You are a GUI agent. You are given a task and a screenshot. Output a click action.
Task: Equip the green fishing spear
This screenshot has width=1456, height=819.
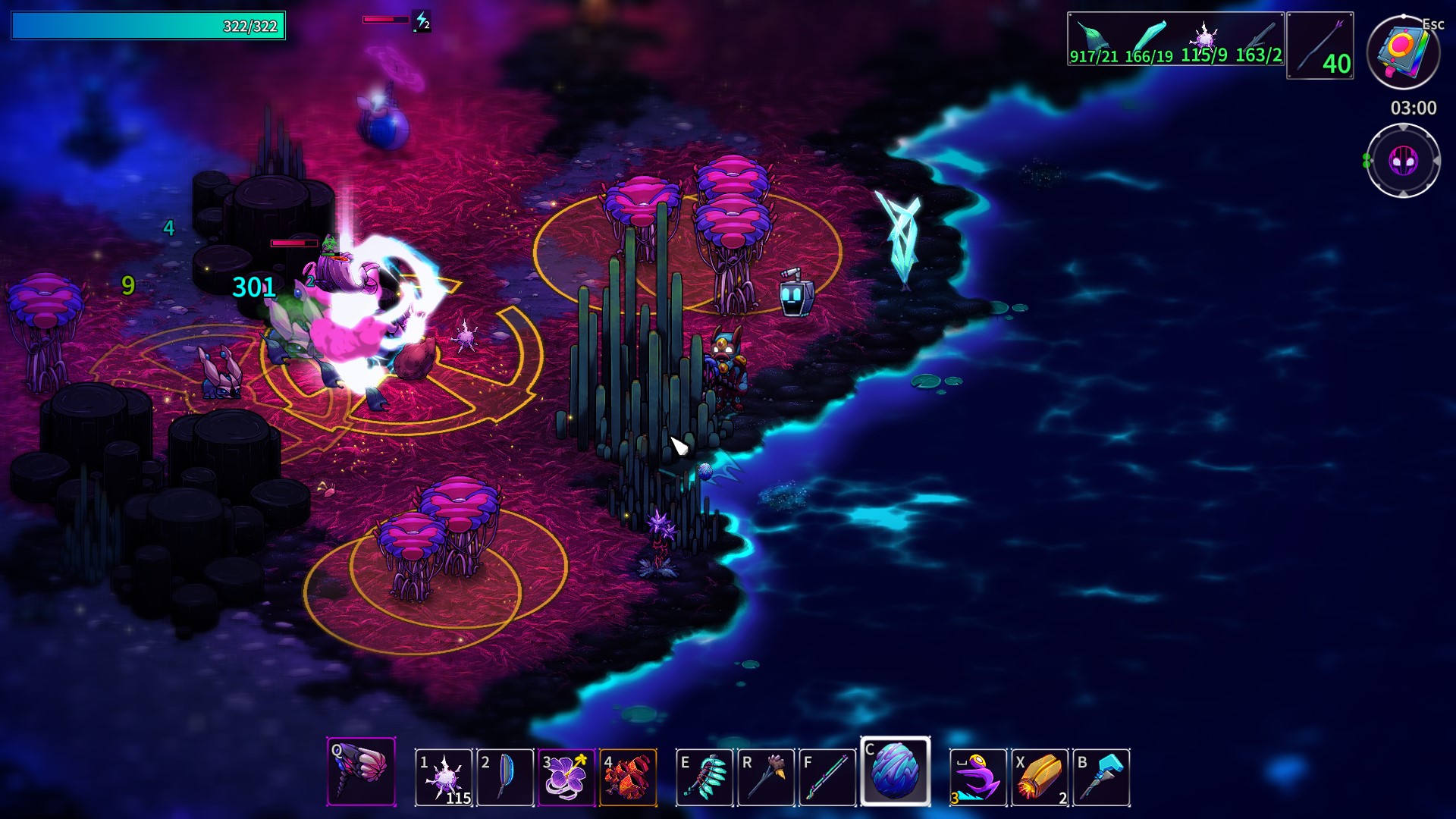[x=827, y=777]
